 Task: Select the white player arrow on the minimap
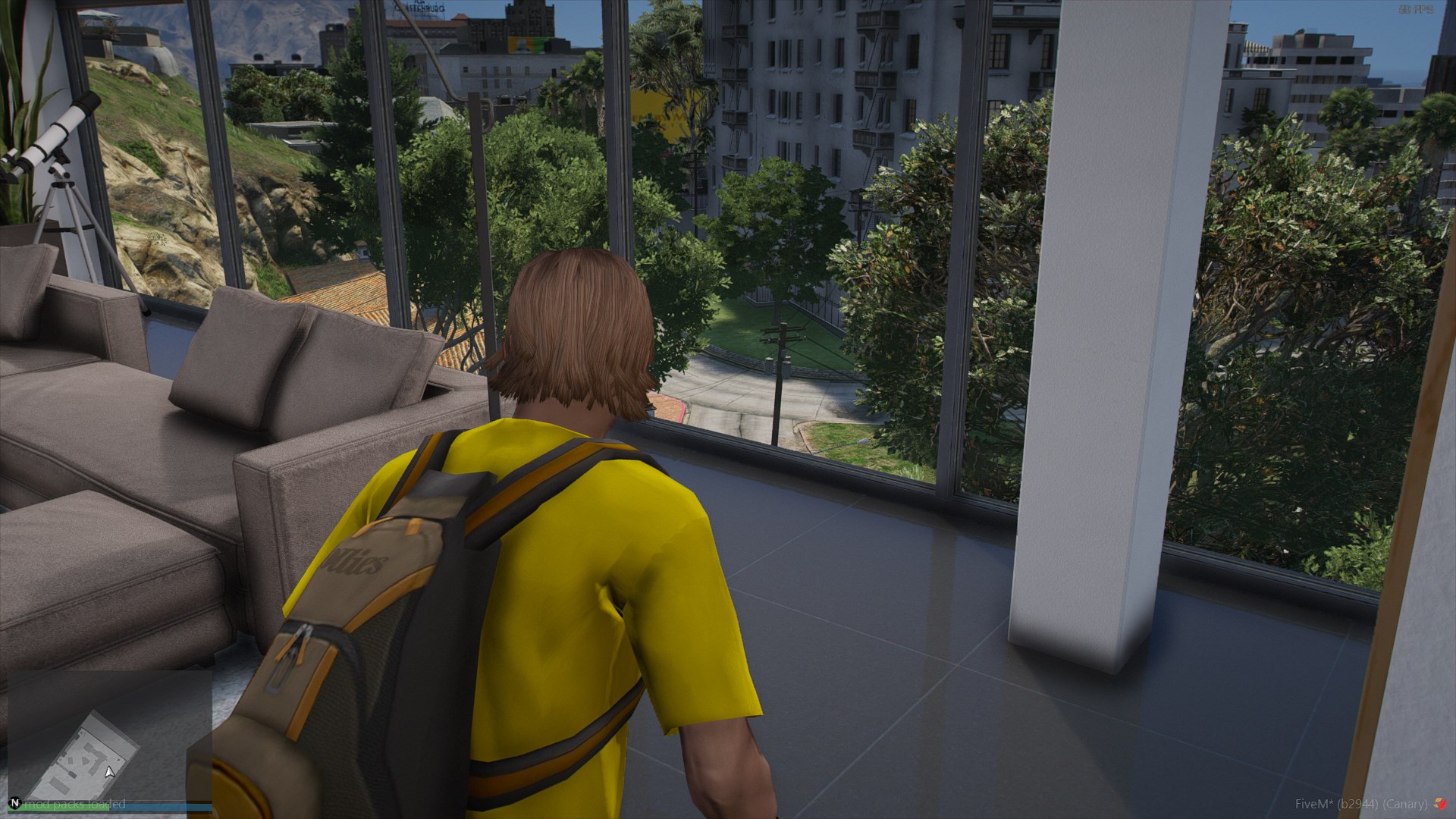[110, 772]
